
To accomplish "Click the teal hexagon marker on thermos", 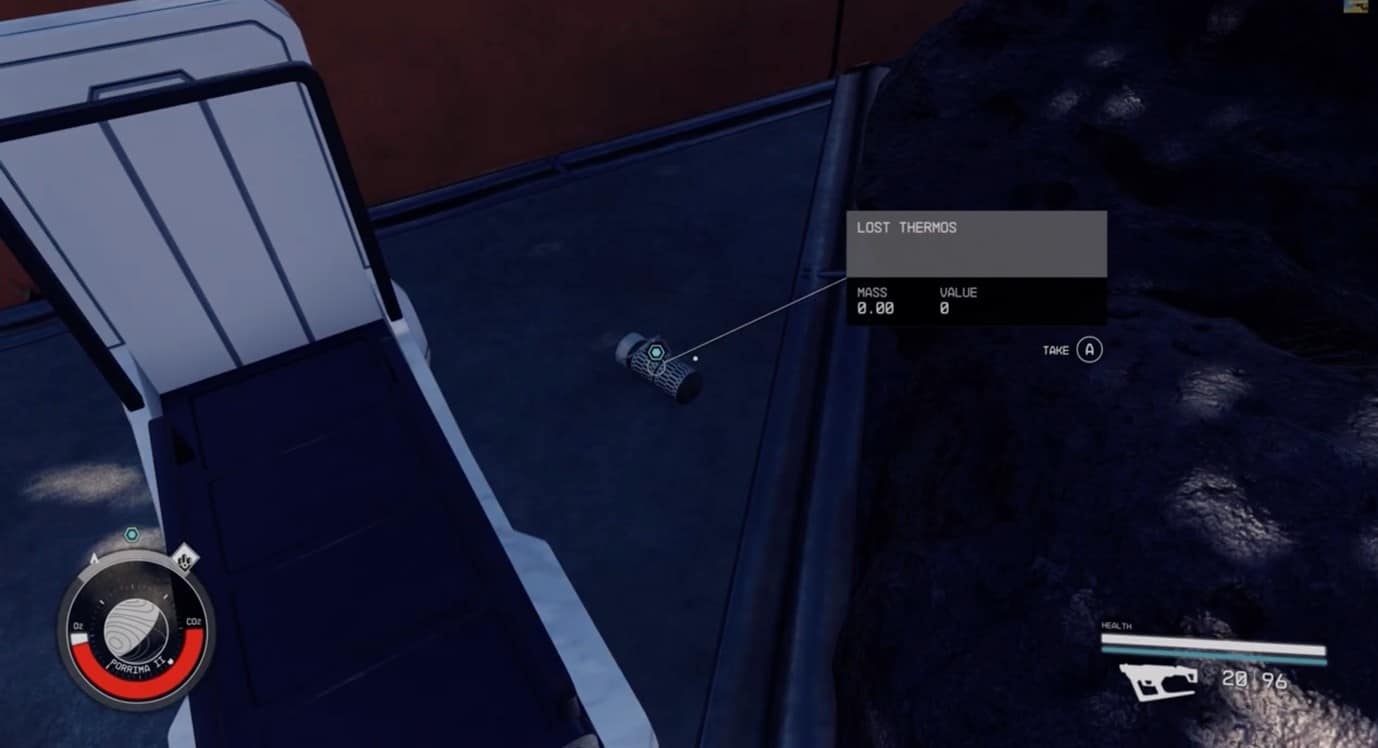I will pyautogui.click(x=656, y=352).
